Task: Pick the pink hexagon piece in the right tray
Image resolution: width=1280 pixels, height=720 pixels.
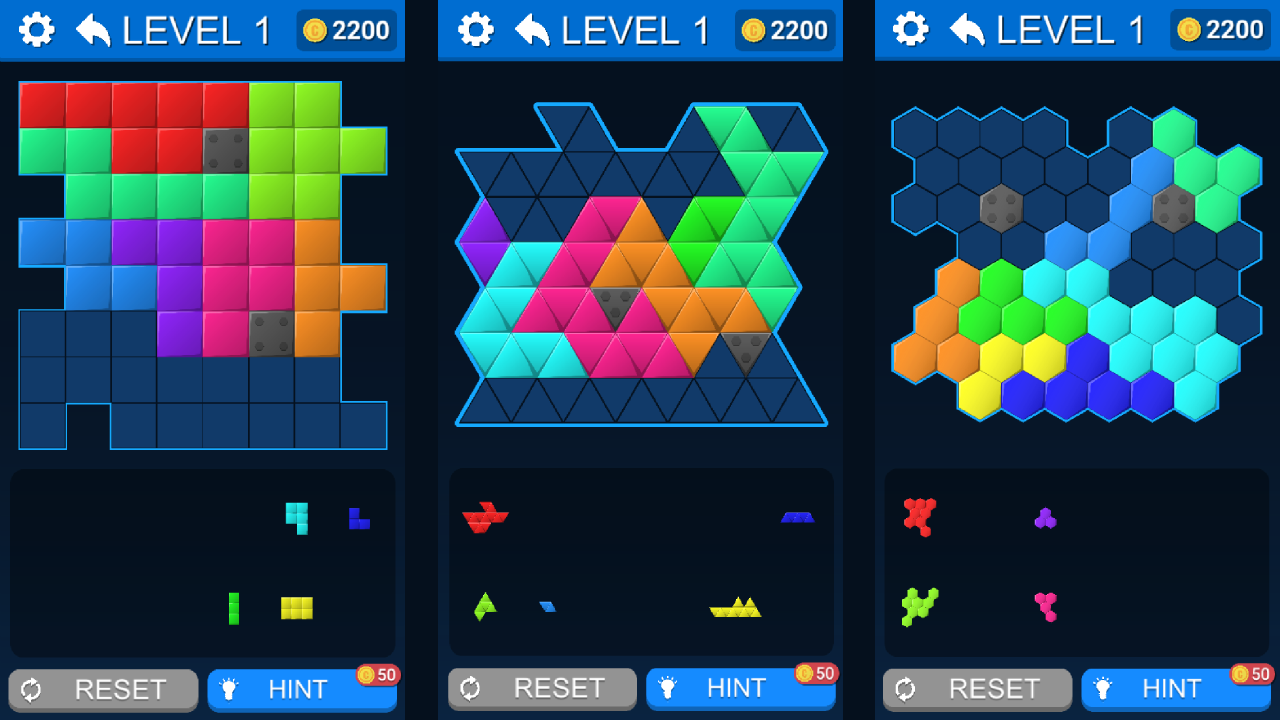Action: (x=1047, y=606)
